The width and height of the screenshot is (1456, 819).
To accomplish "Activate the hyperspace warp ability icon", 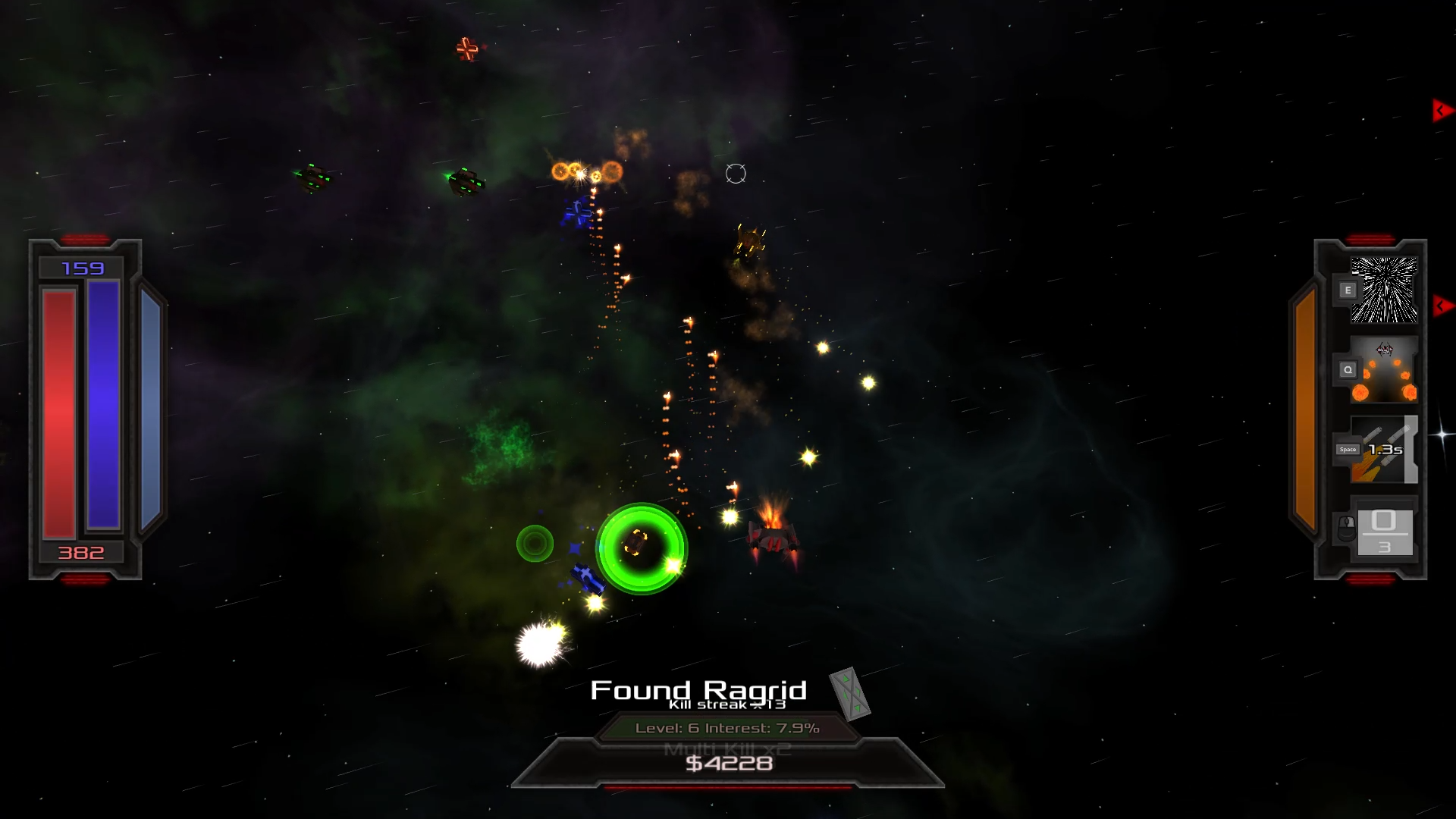I will (x=1383, y=290).
